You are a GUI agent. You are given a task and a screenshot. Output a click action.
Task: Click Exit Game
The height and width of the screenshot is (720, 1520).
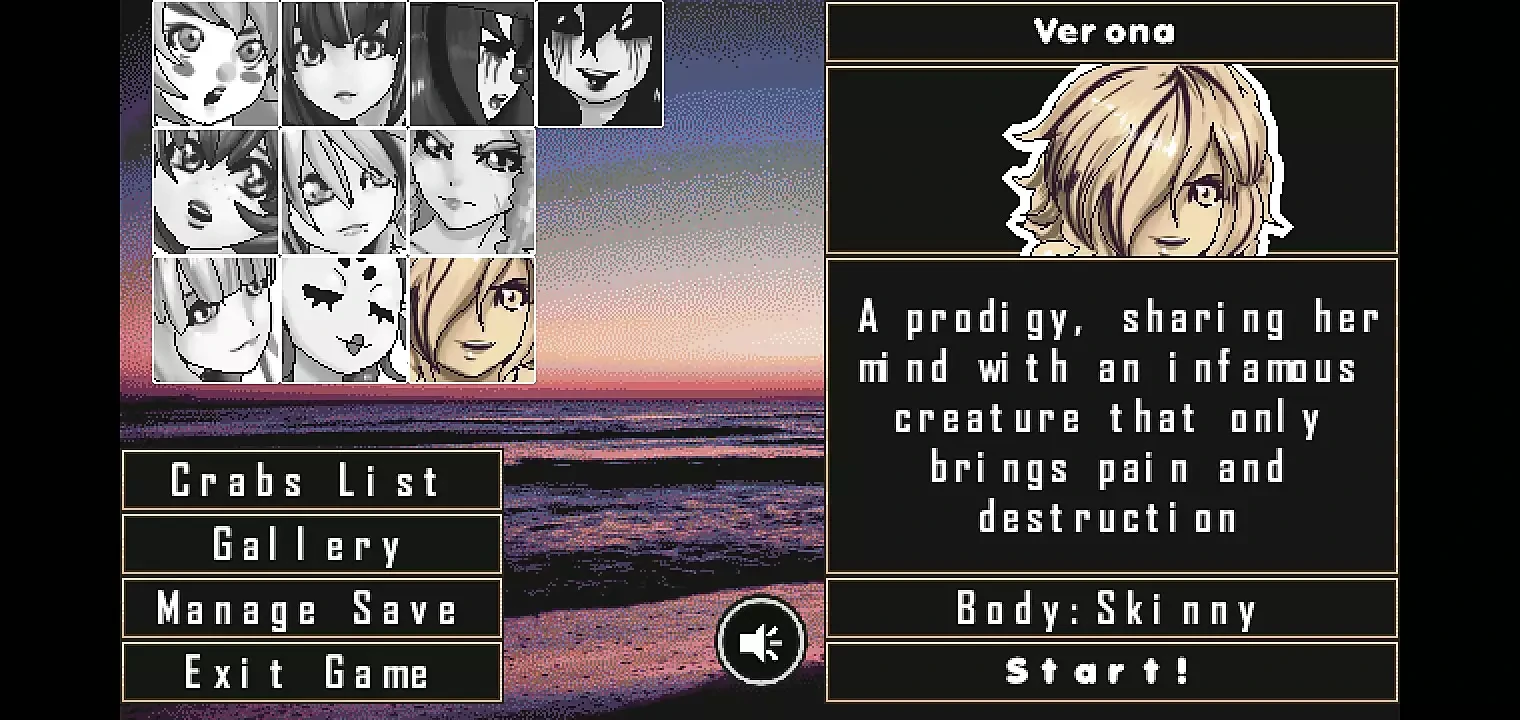click(x=310, y=673)
